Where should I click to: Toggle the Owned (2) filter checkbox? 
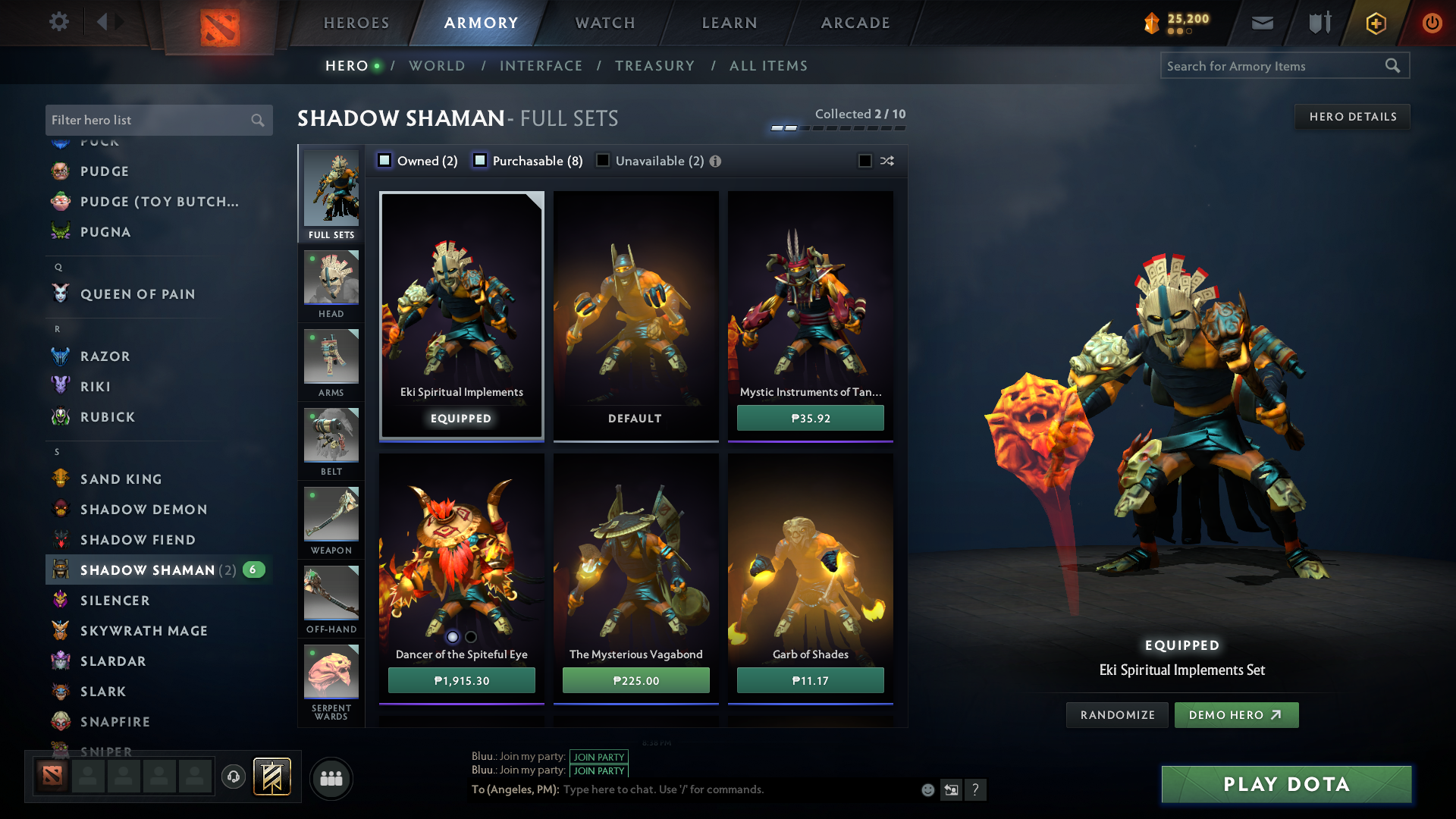coord(384,161)
